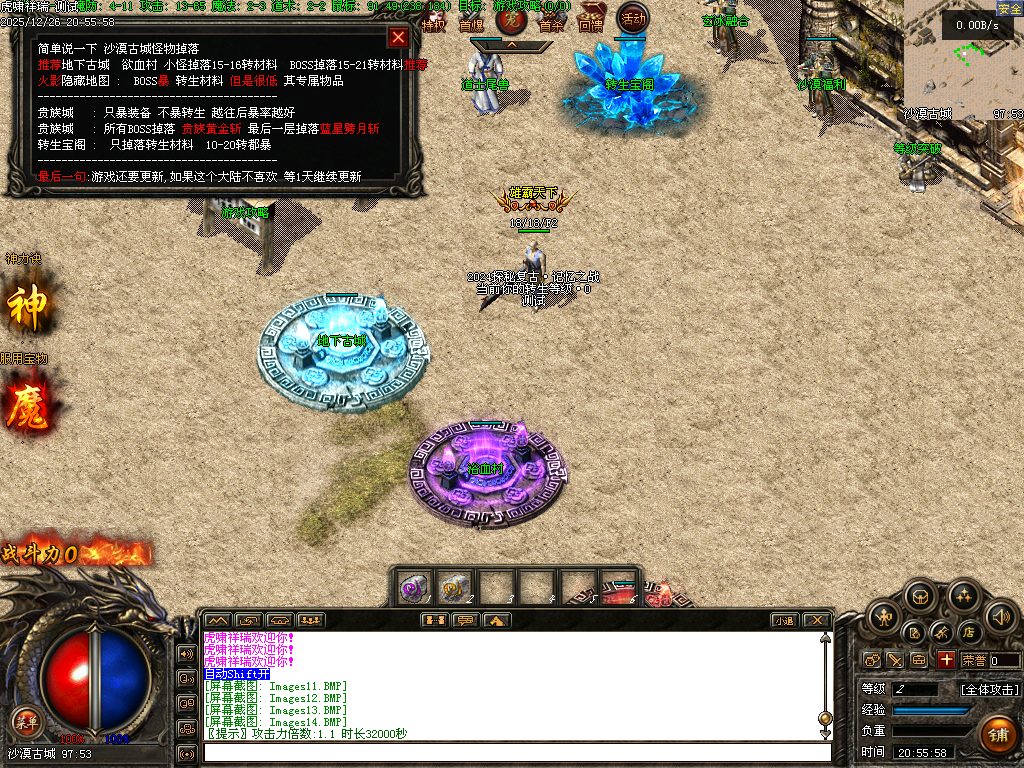Use the purple scroll in hotbar slot 1
This screenshot has height=768, width=1024.
[x=413, y=589]
